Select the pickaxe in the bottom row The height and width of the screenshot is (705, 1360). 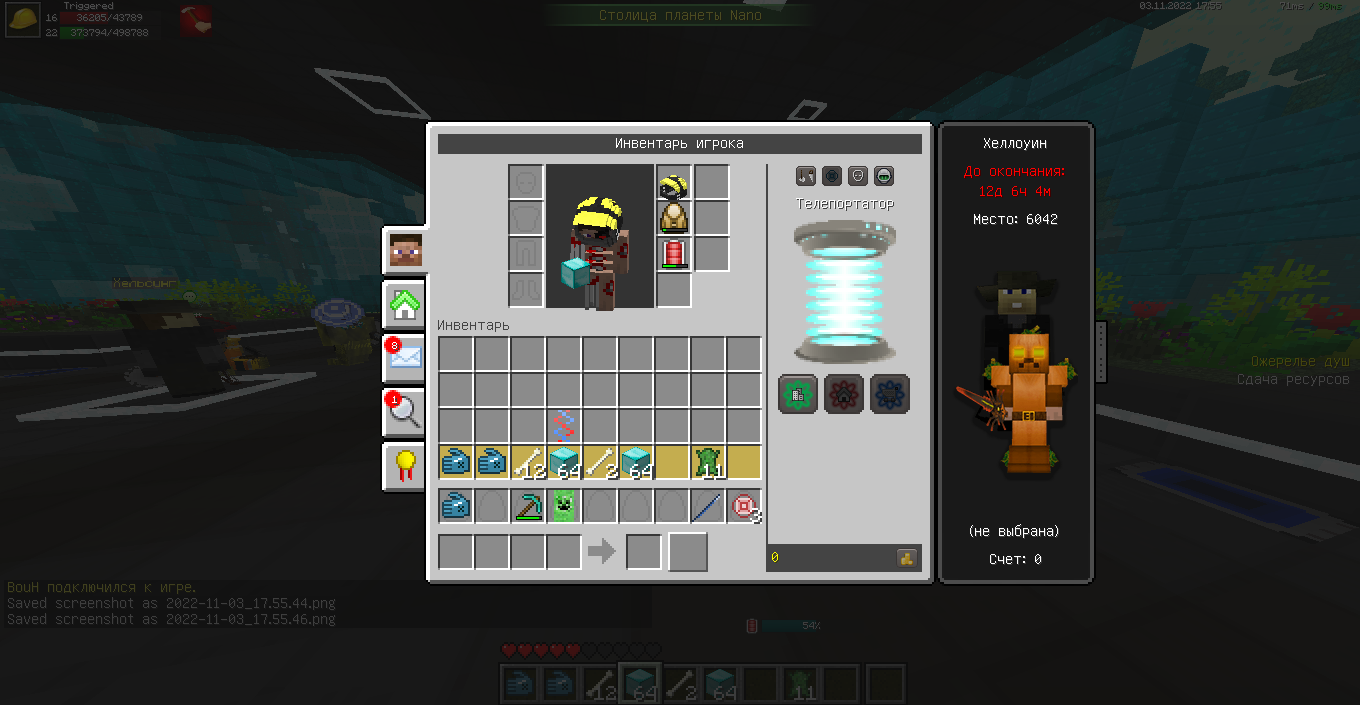(x=528, y=507)
